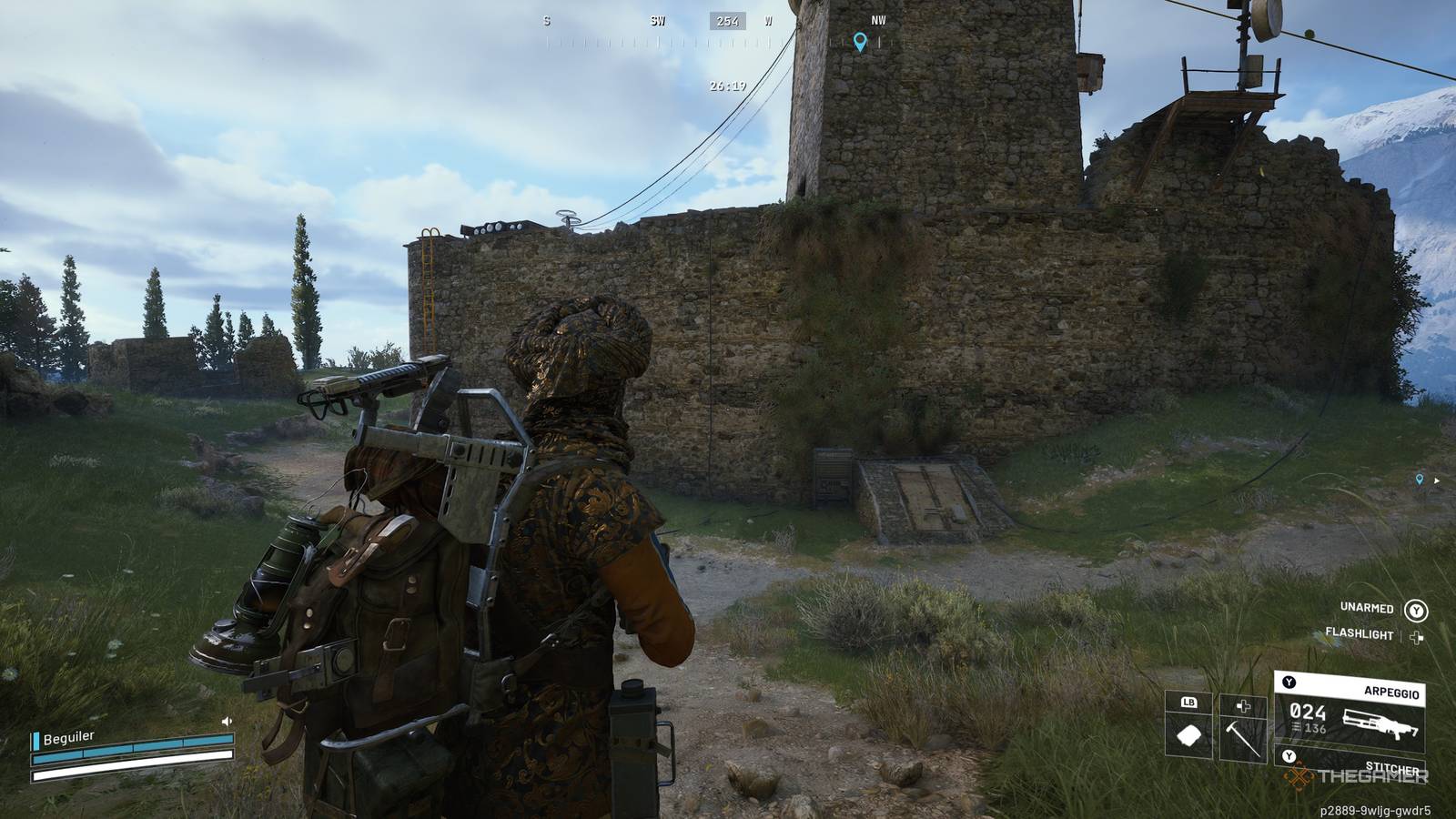1456x819 pixels.
Task: Click the Y swap icon on the Stitcher row
Action: click(1289, 756)
